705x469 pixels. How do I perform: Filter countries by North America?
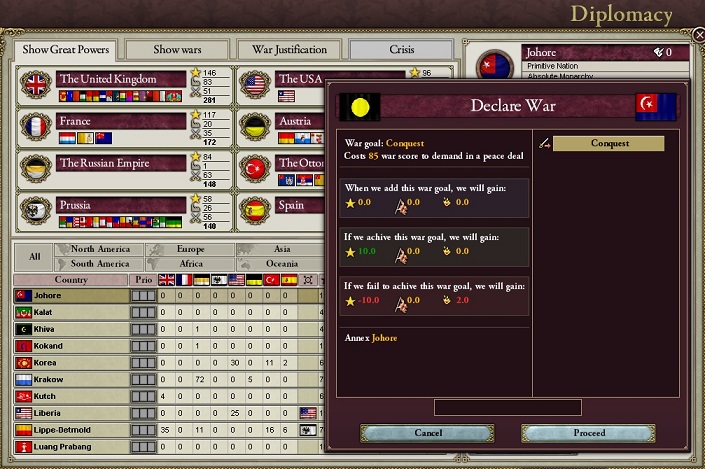100,249
